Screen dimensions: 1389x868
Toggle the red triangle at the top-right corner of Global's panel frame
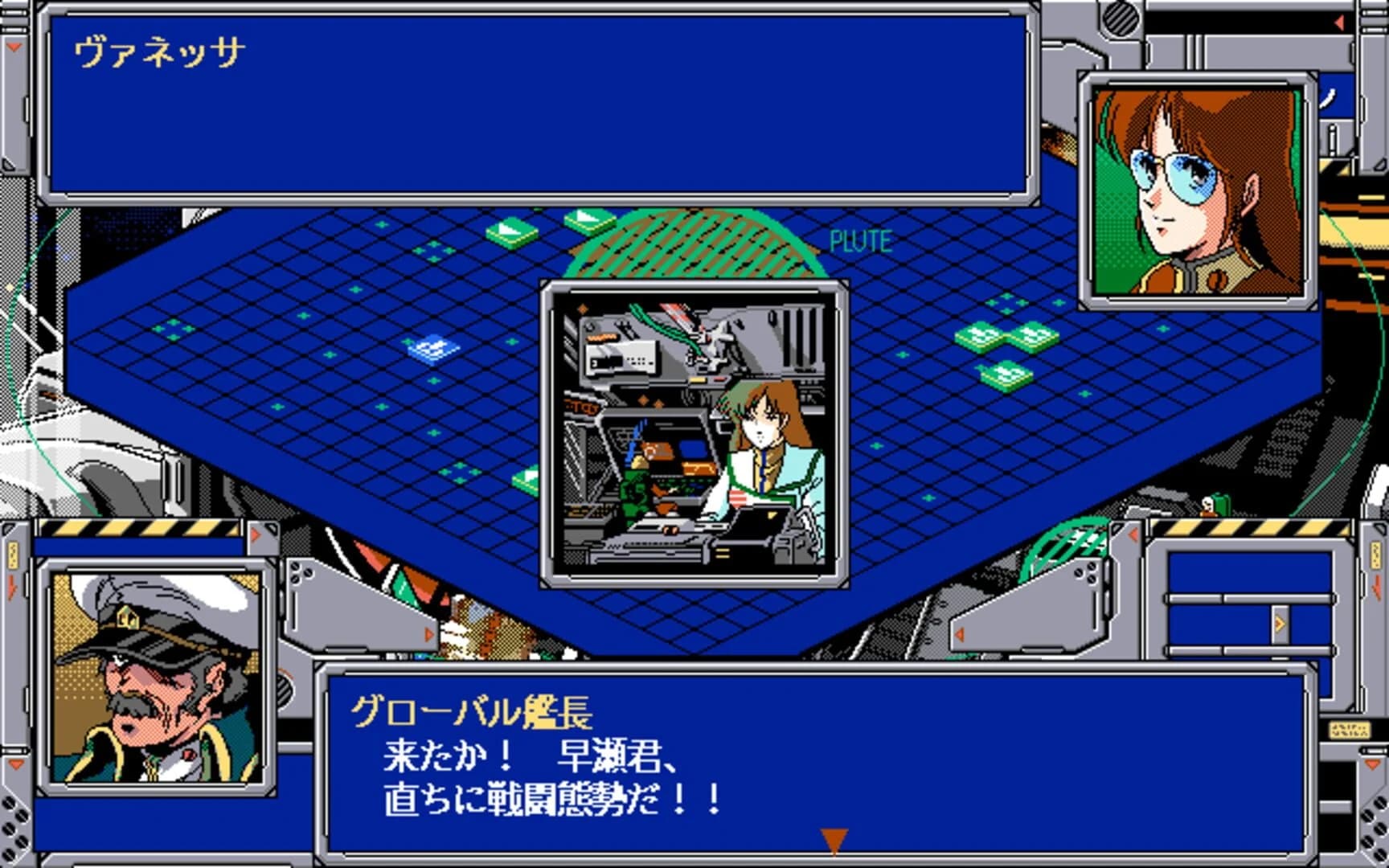pos(256,534)
